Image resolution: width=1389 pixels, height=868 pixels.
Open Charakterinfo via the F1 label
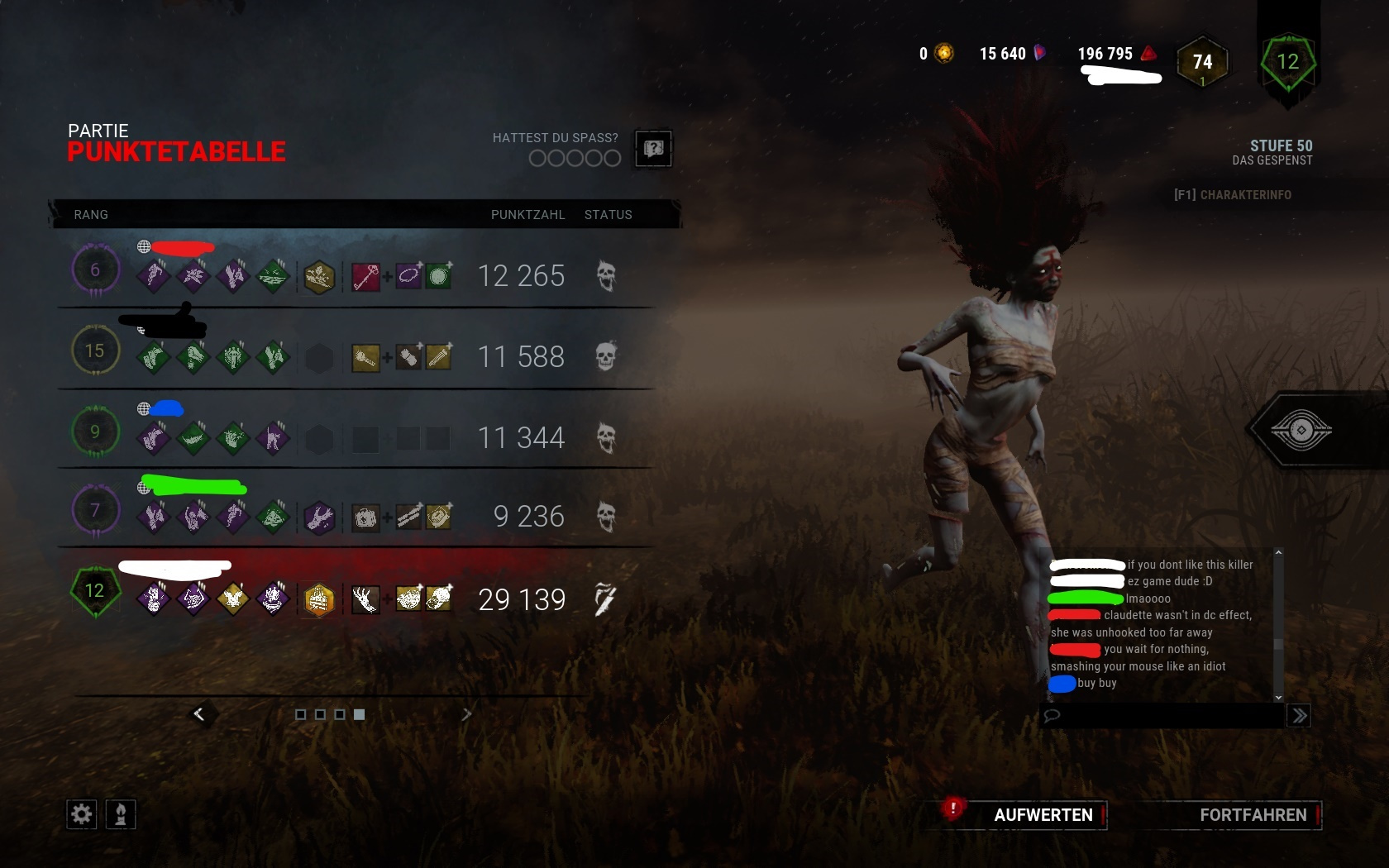tap(1234, 195)
